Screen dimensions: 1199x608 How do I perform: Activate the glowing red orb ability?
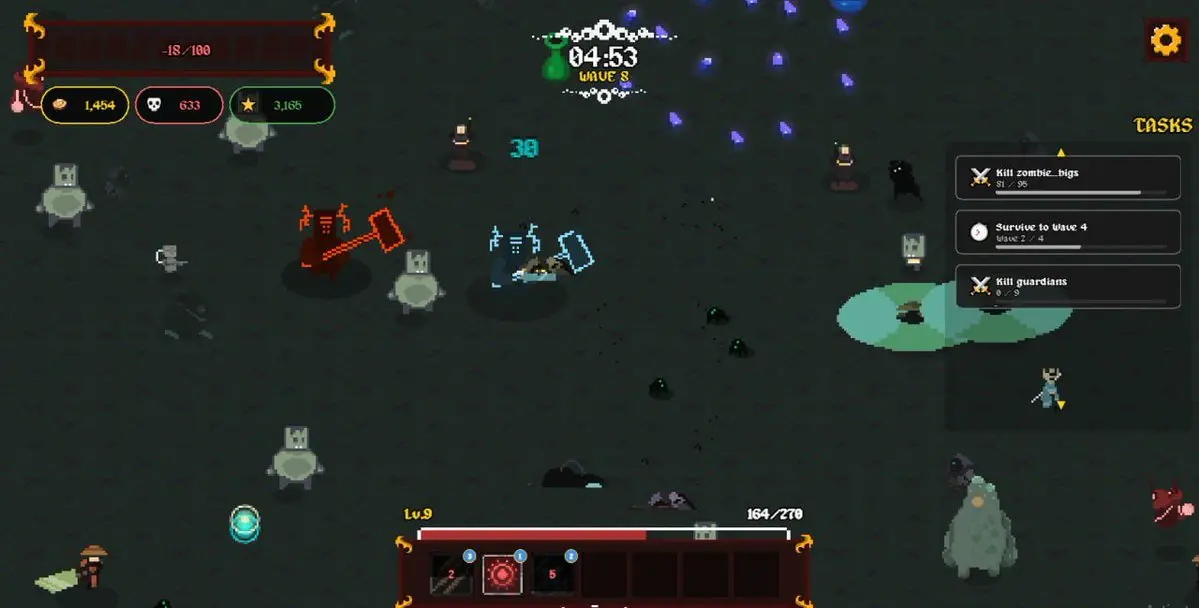[x=501, y=574]
